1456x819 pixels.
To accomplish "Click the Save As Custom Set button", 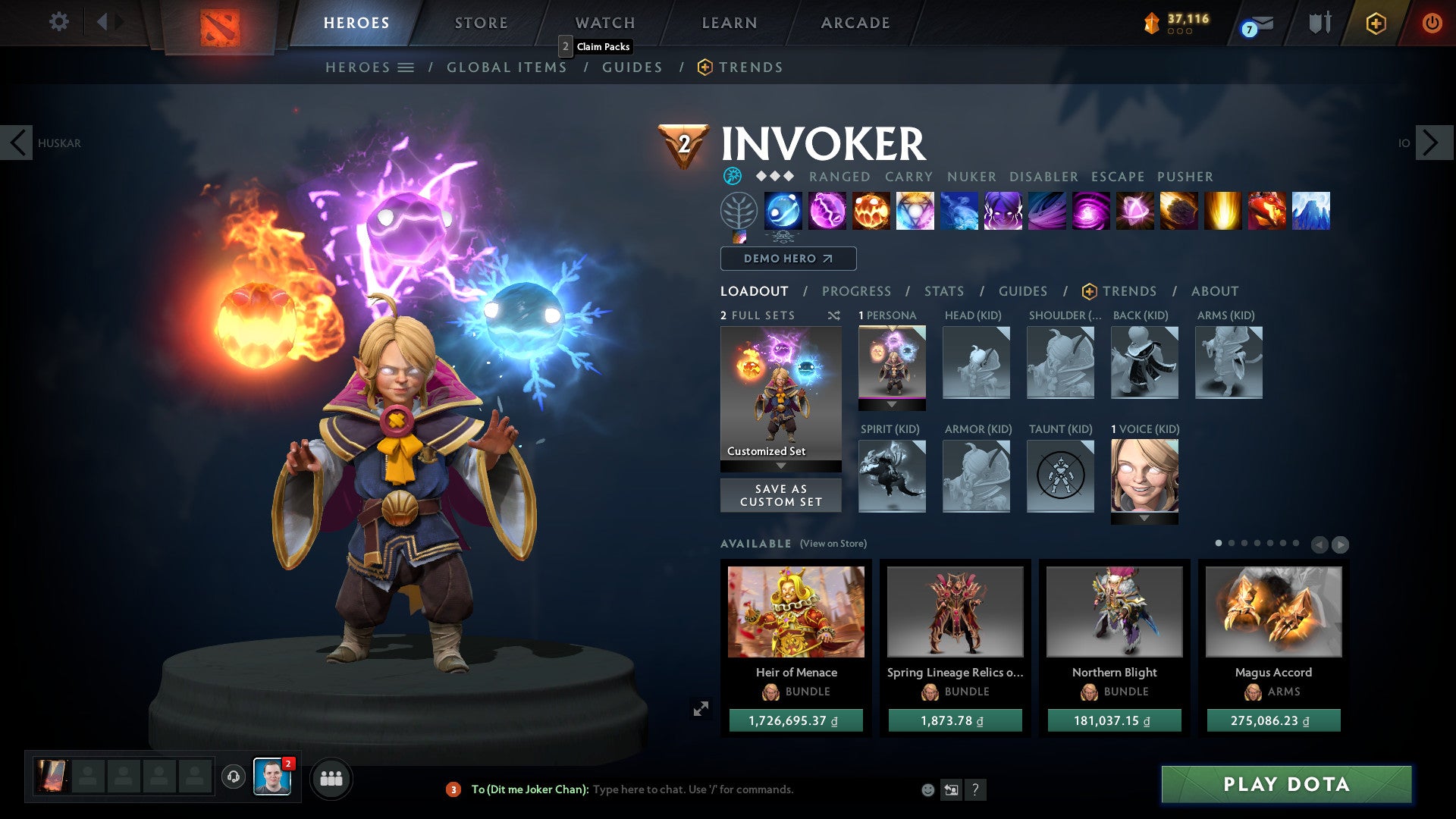I will tap(780, 495).
